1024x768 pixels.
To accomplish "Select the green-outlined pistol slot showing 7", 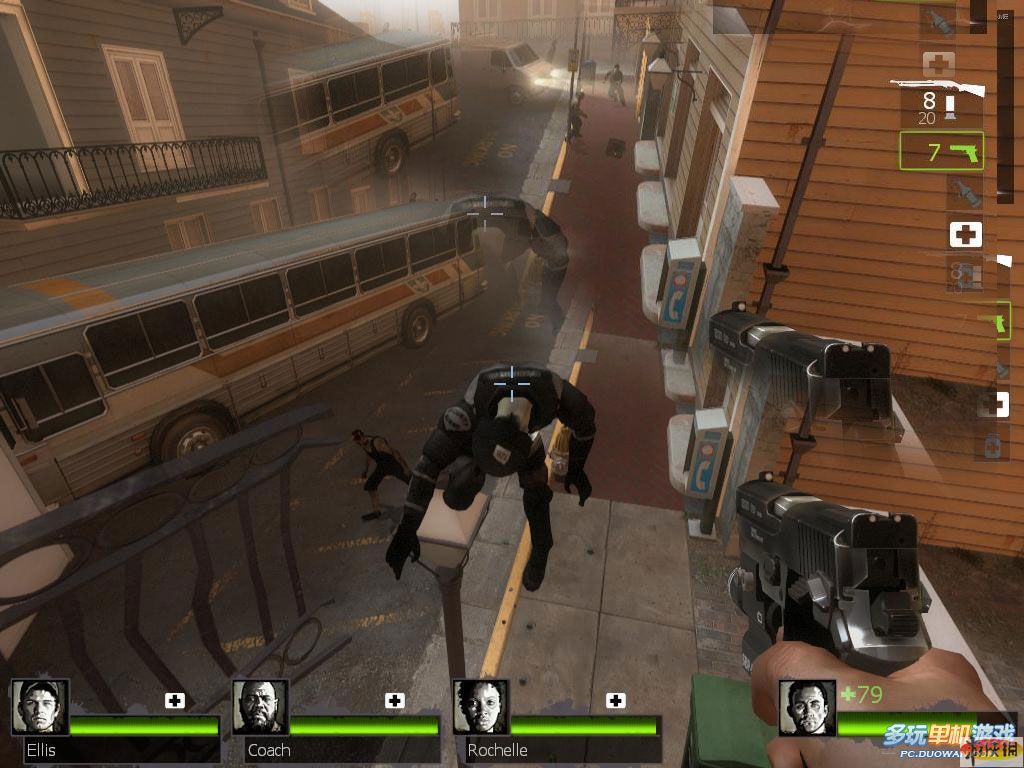I will point(941,151).
